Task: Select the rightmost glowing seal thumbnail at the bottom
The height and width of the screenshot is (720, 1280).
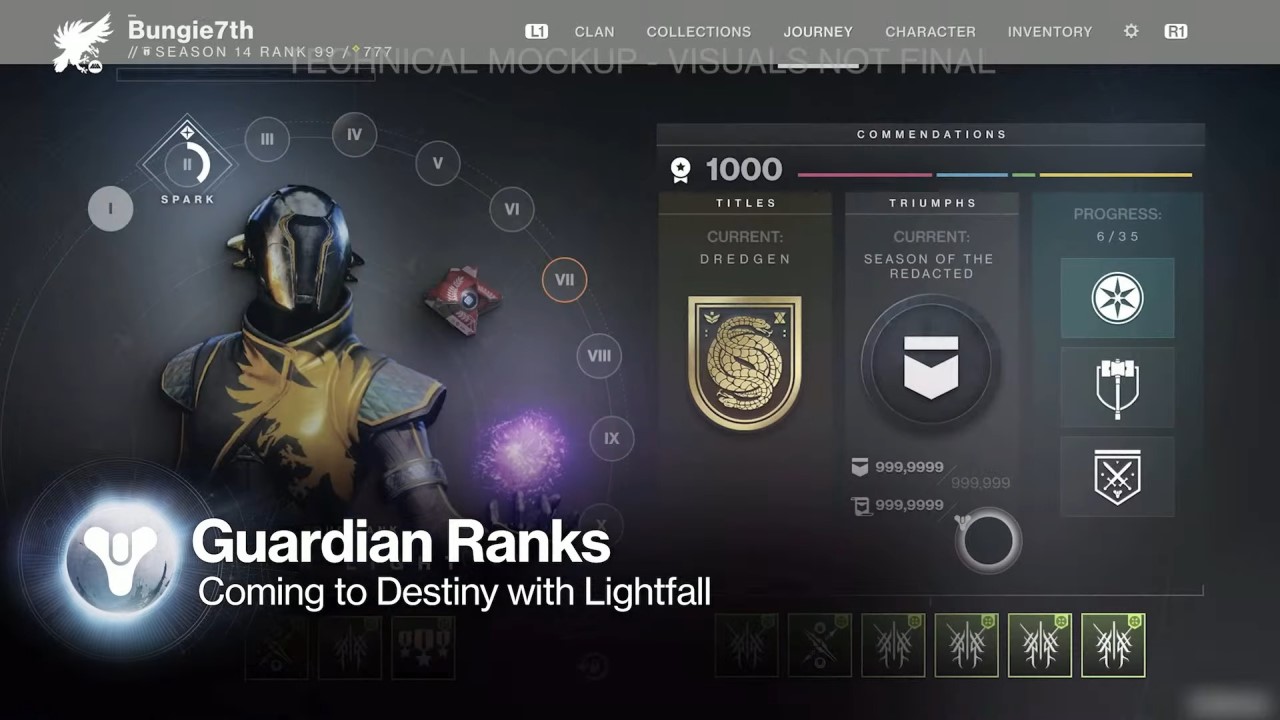Action: [x=1113, y=645]
